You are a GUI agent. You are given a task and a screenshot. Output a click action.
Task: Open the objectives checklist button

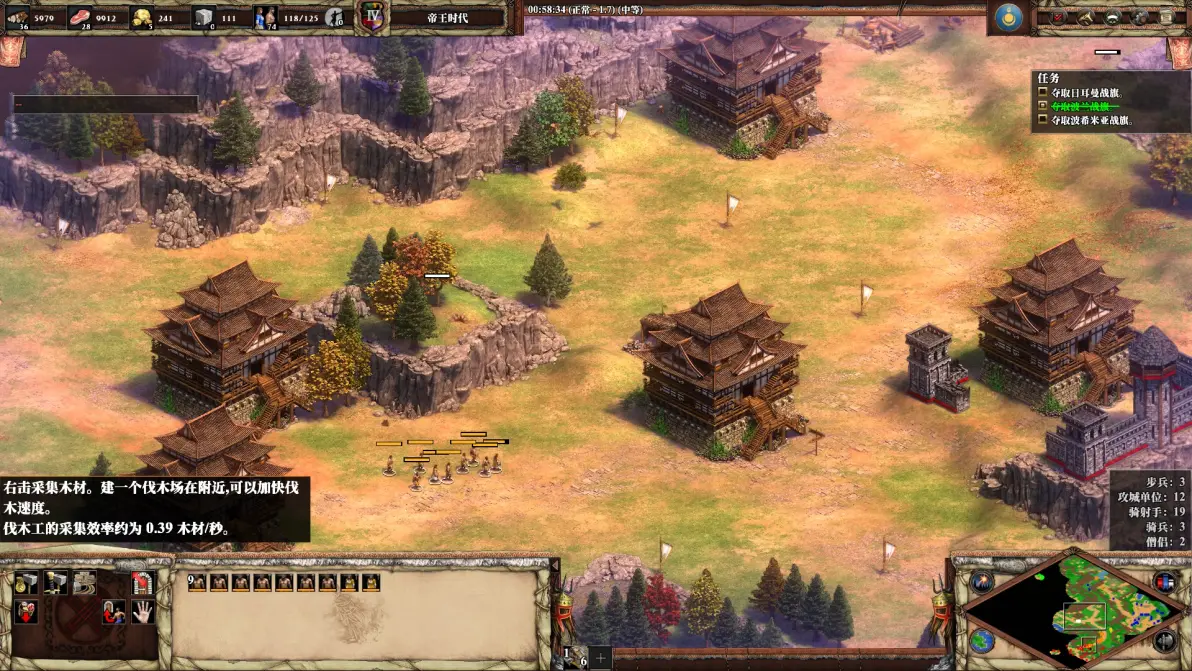1057,17
